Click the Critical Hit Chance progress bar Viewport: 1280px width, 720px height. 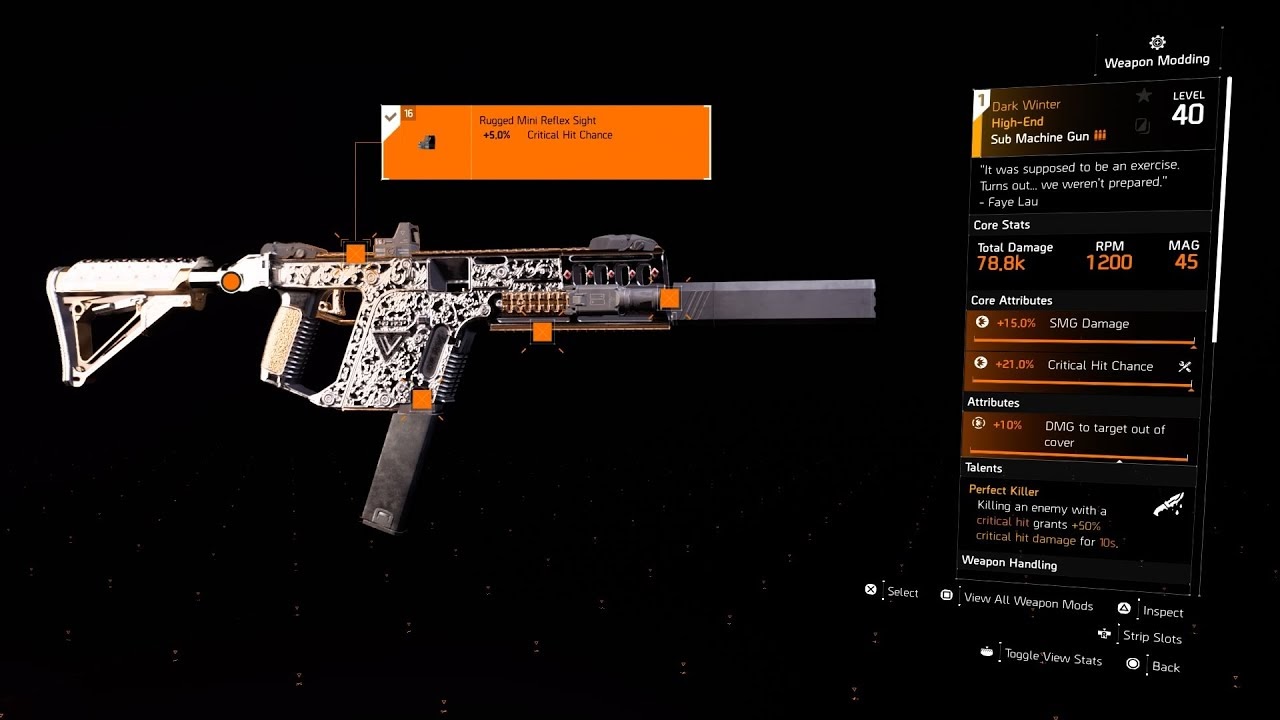(x=1080, y=381)
